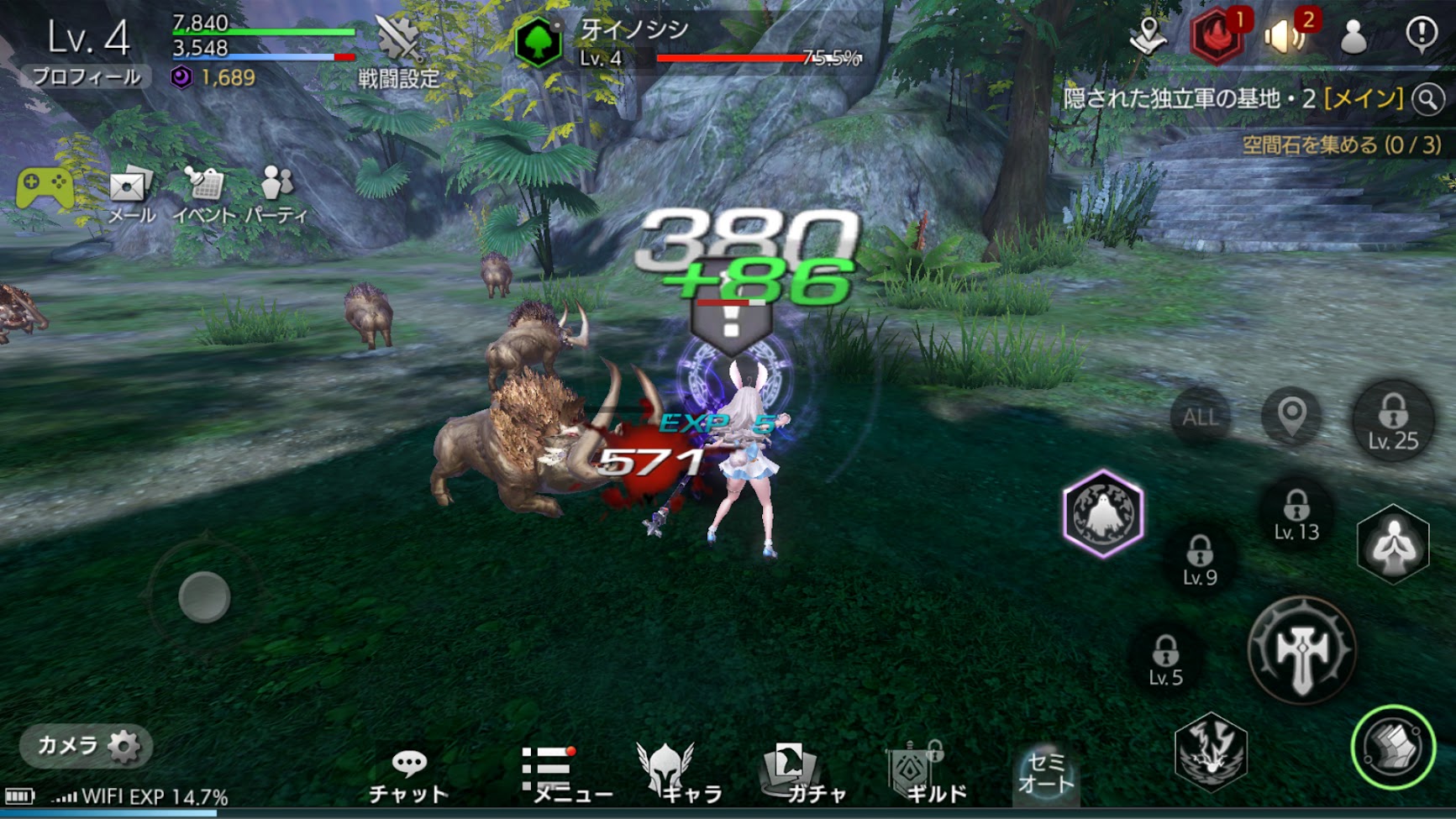Viewport: 1456px width, 819px height.
Task: Click the green gamepad icon
Action: click(x=45, y=187)
